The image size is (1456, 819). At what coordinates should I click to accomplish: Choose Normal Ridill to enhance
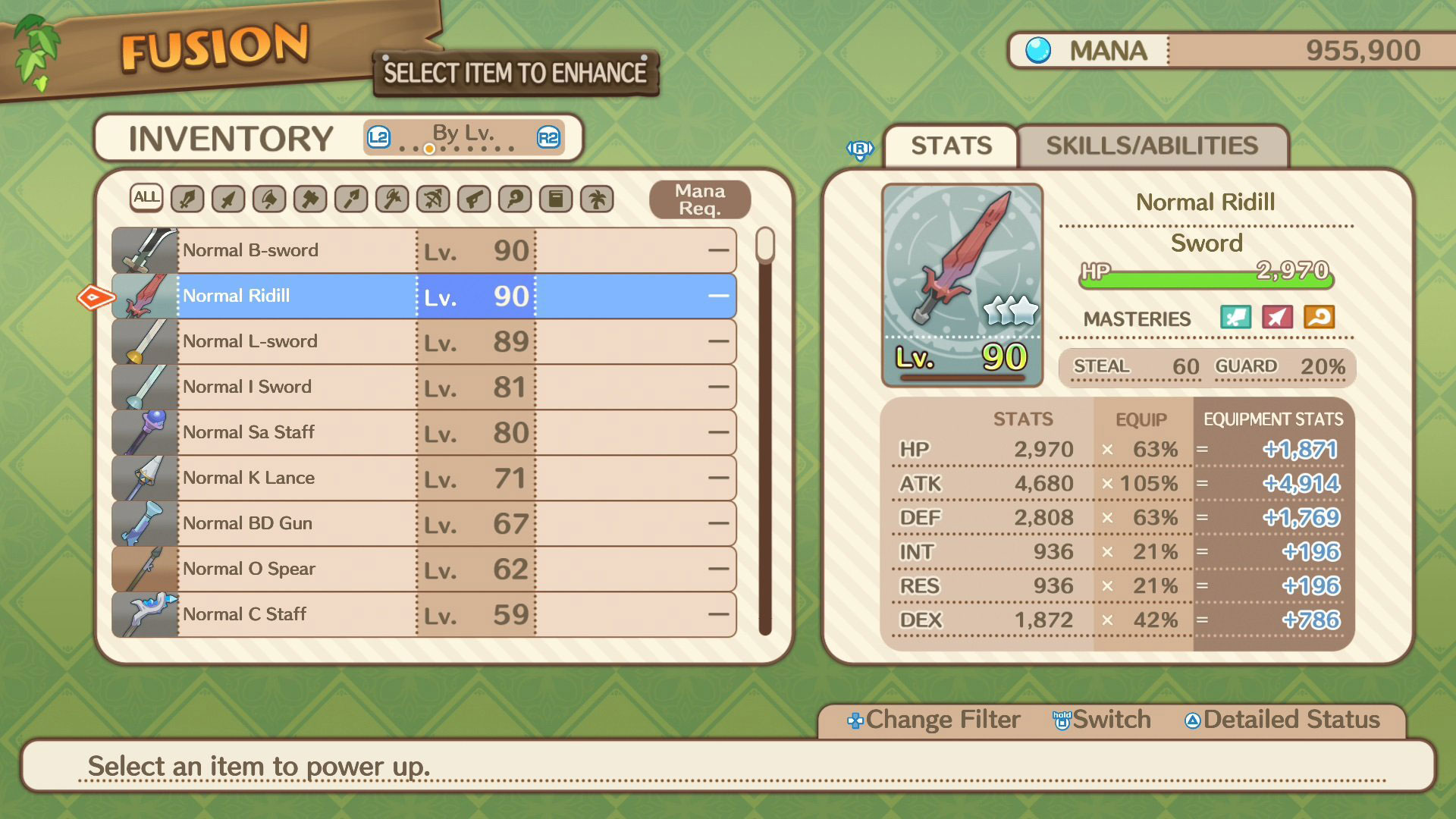pos(423,296)
